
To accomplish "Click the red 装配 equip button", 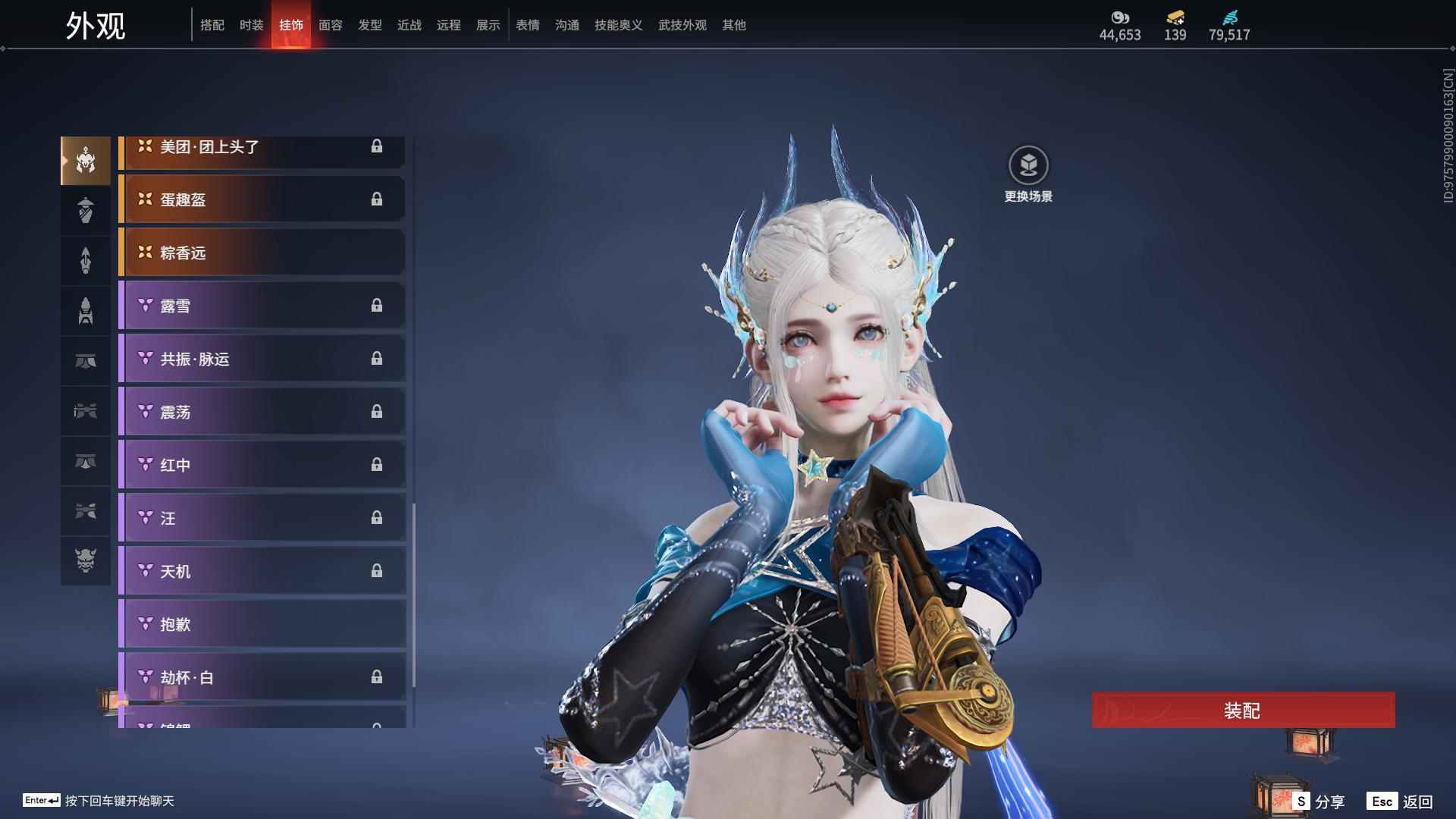I will [x=1242, y=711].
